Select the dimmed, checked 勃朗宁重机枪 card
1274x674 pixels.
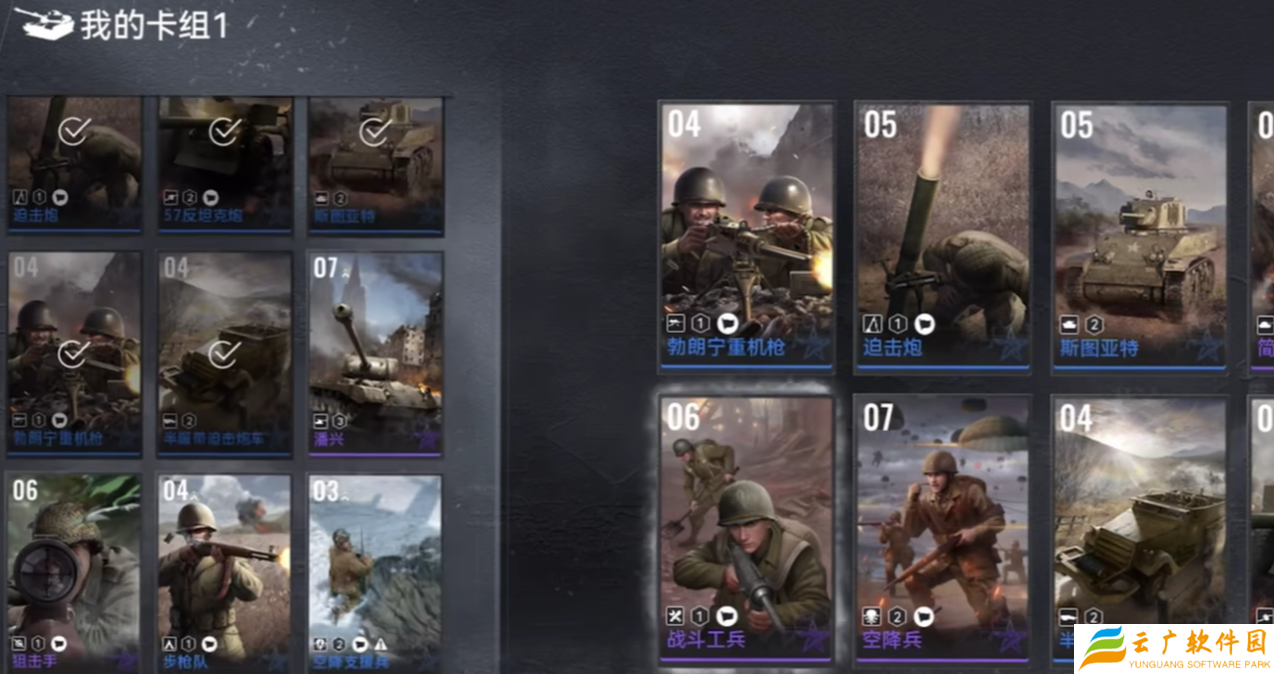[x=74, y=353]
